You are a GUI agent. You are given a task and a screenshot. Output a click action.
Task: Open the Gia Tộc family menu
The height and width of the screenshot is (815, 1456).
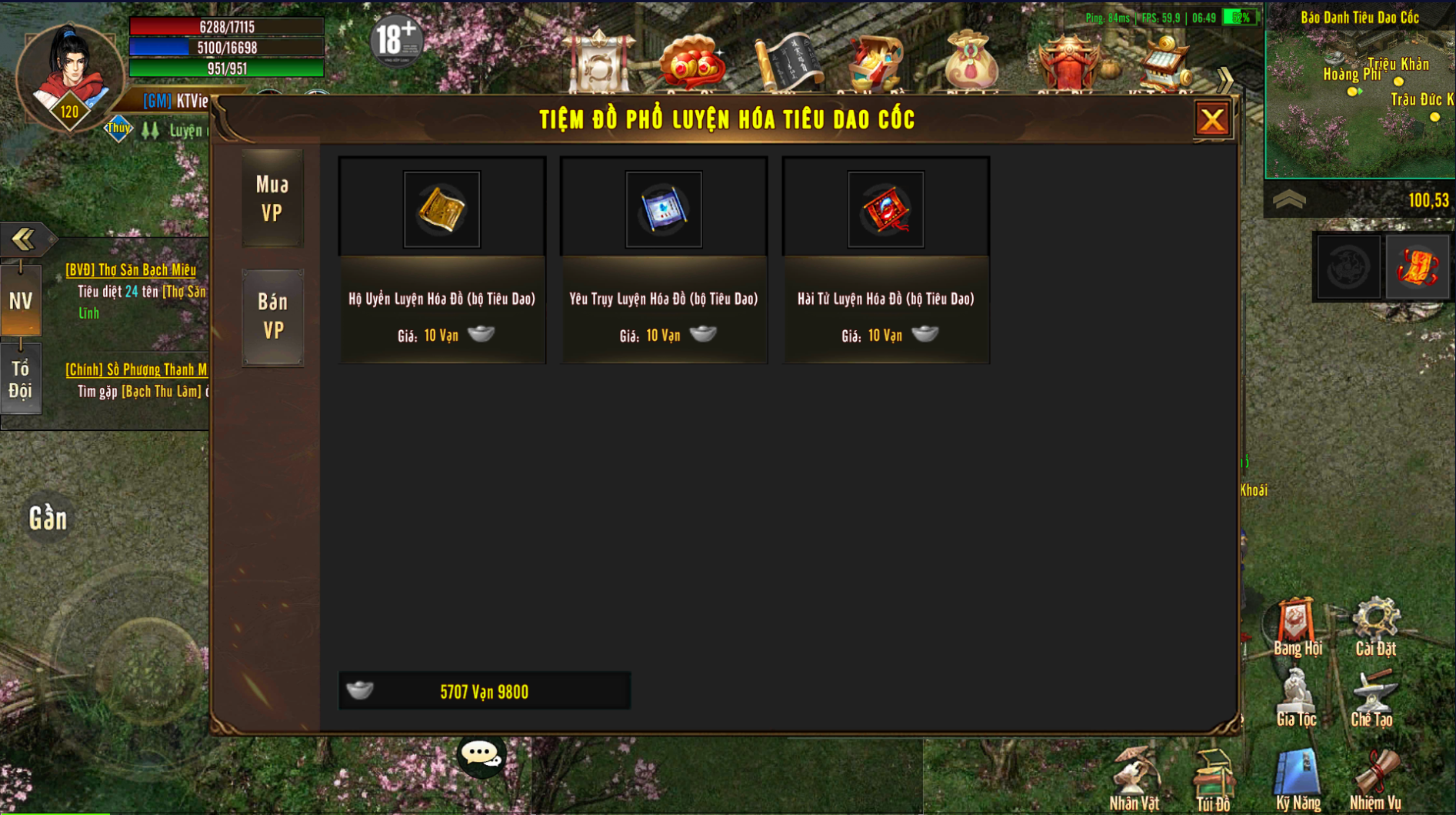click(x=1296, y=697)
